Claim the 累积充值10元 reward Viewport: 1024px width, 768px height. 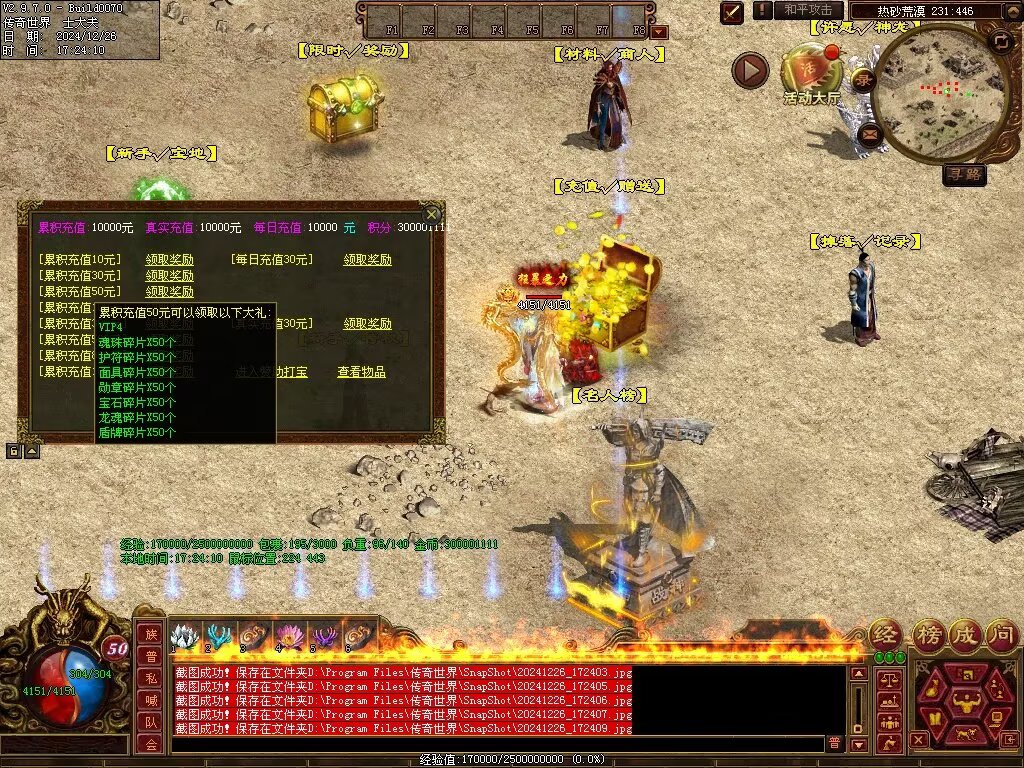tap(169, 260)
